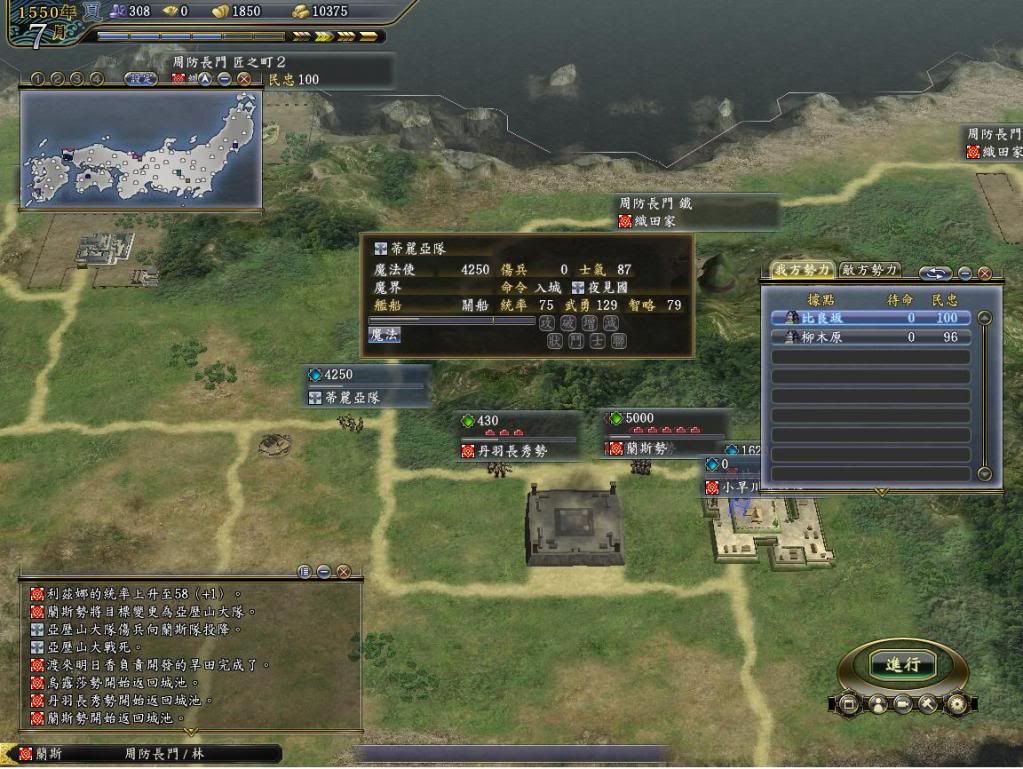Viewport: 1023px width, 769px height.
Task: Minimize the stronghold list panel
Action: click(965, 273)
